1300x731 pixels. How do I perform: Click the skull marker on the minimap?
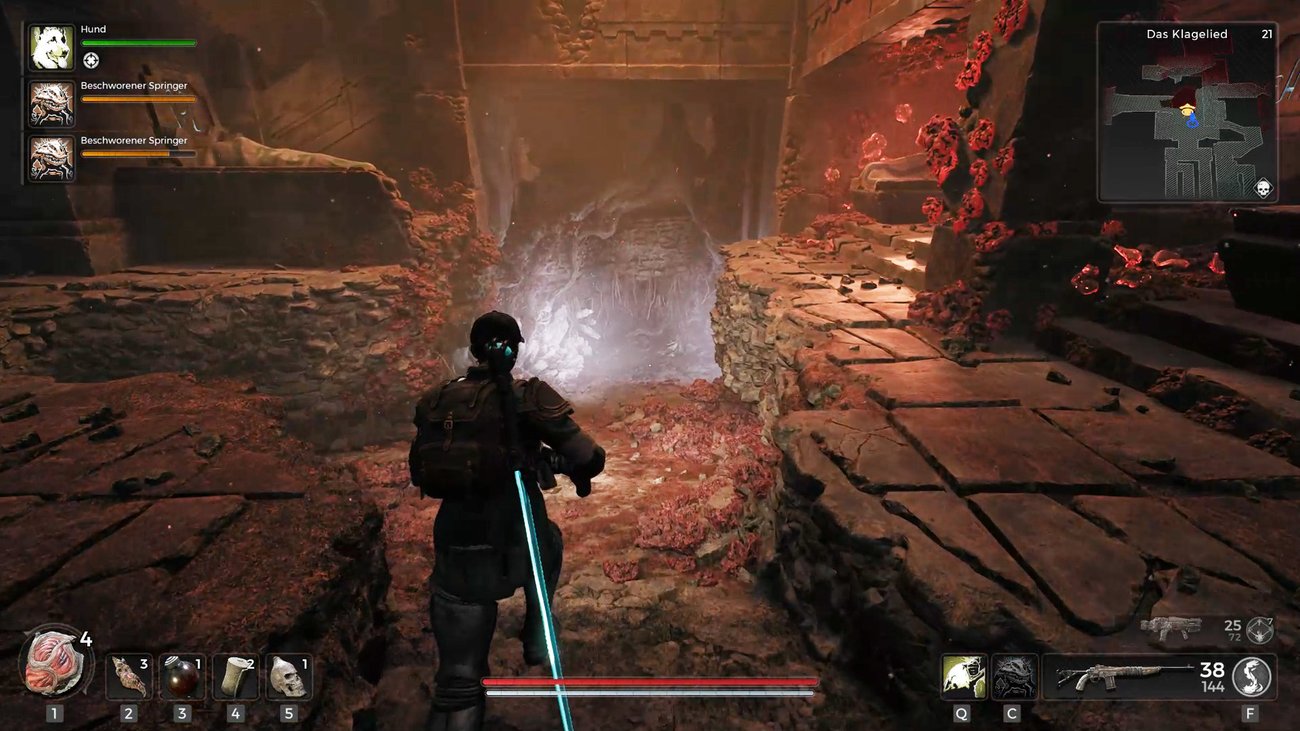click(x=1262, y=188)
